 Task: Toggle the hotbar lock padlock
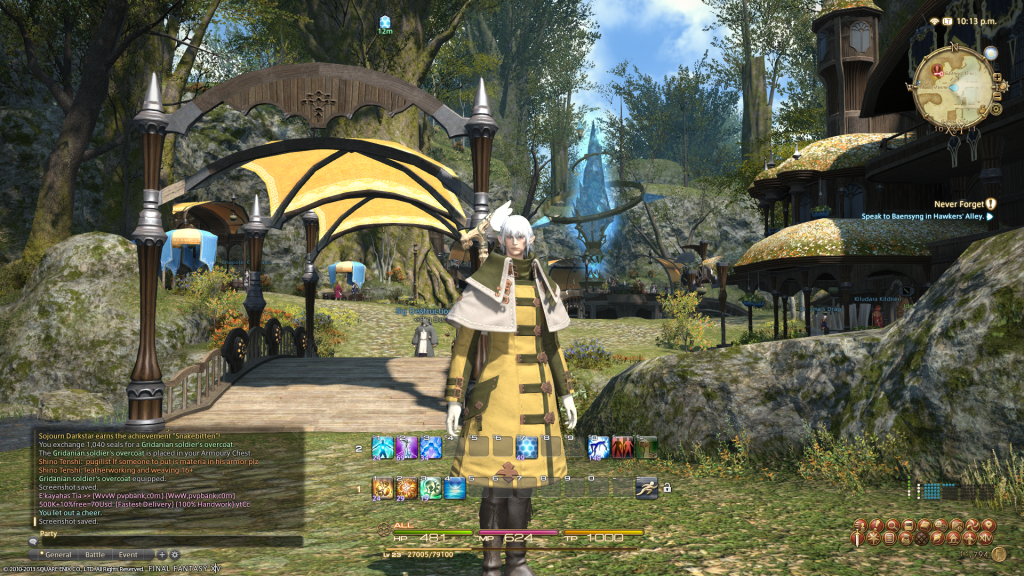click(x=667, y=488)
